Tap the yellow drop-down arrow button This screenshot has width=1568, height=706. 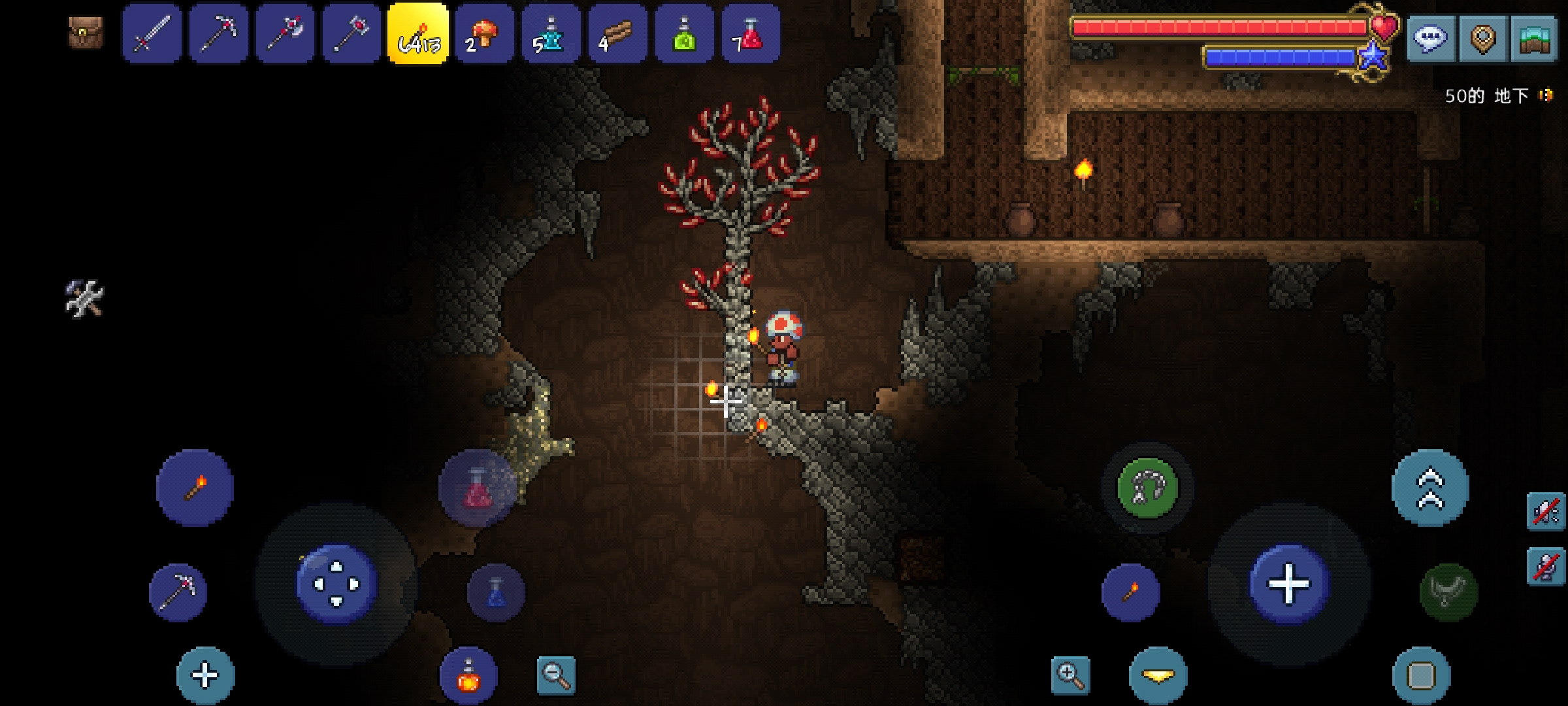coord(1158,676)
